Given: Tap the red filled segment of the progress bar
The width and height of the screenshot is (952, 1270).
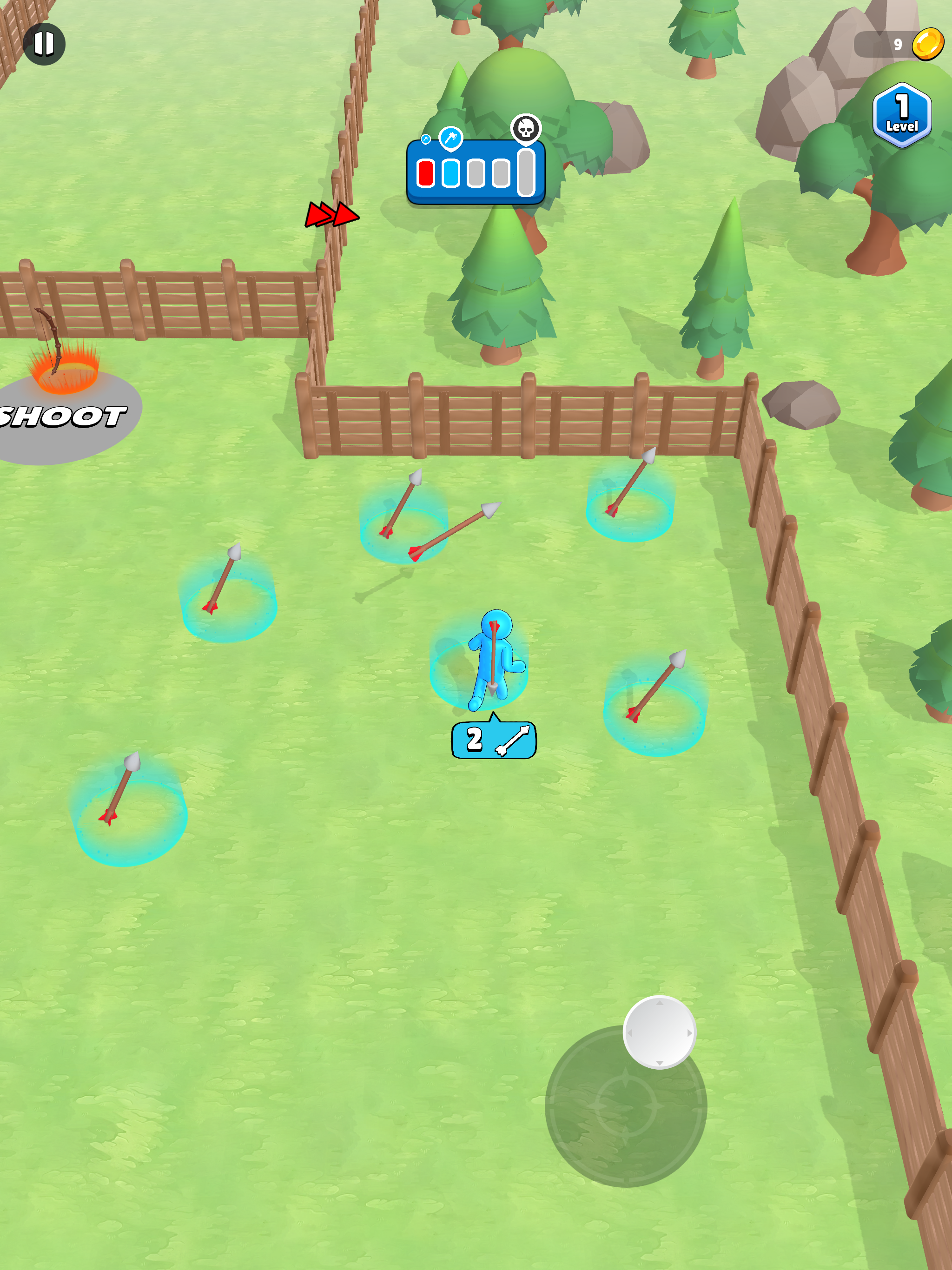Looking at the screenshot, I should tap(425, 172).
